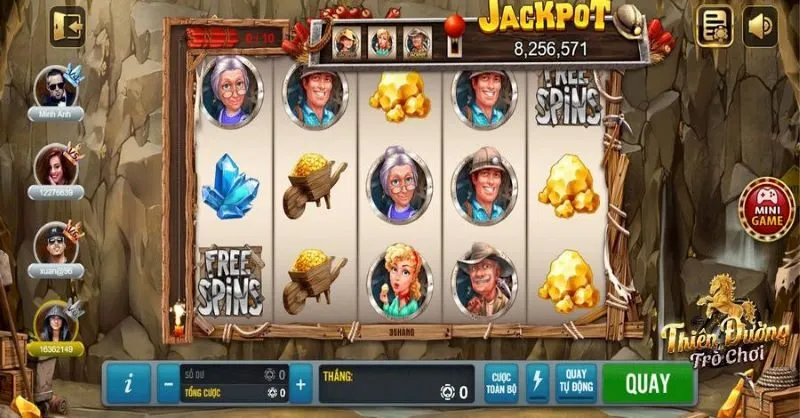Increase the bet with the plus button
This screenshot has width=800, height=418.
click(299, 383)
